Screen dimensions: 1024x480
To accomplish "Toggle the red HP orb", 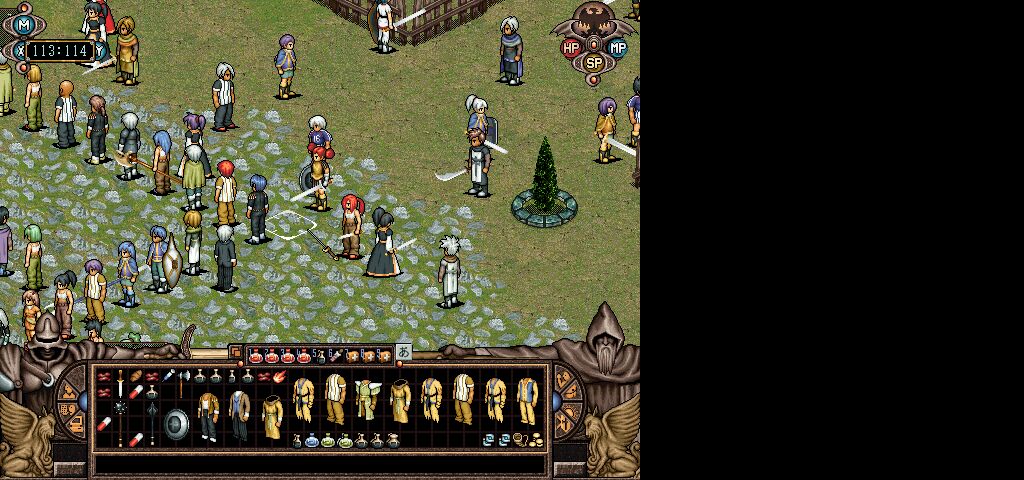I will tap(571, 47).
